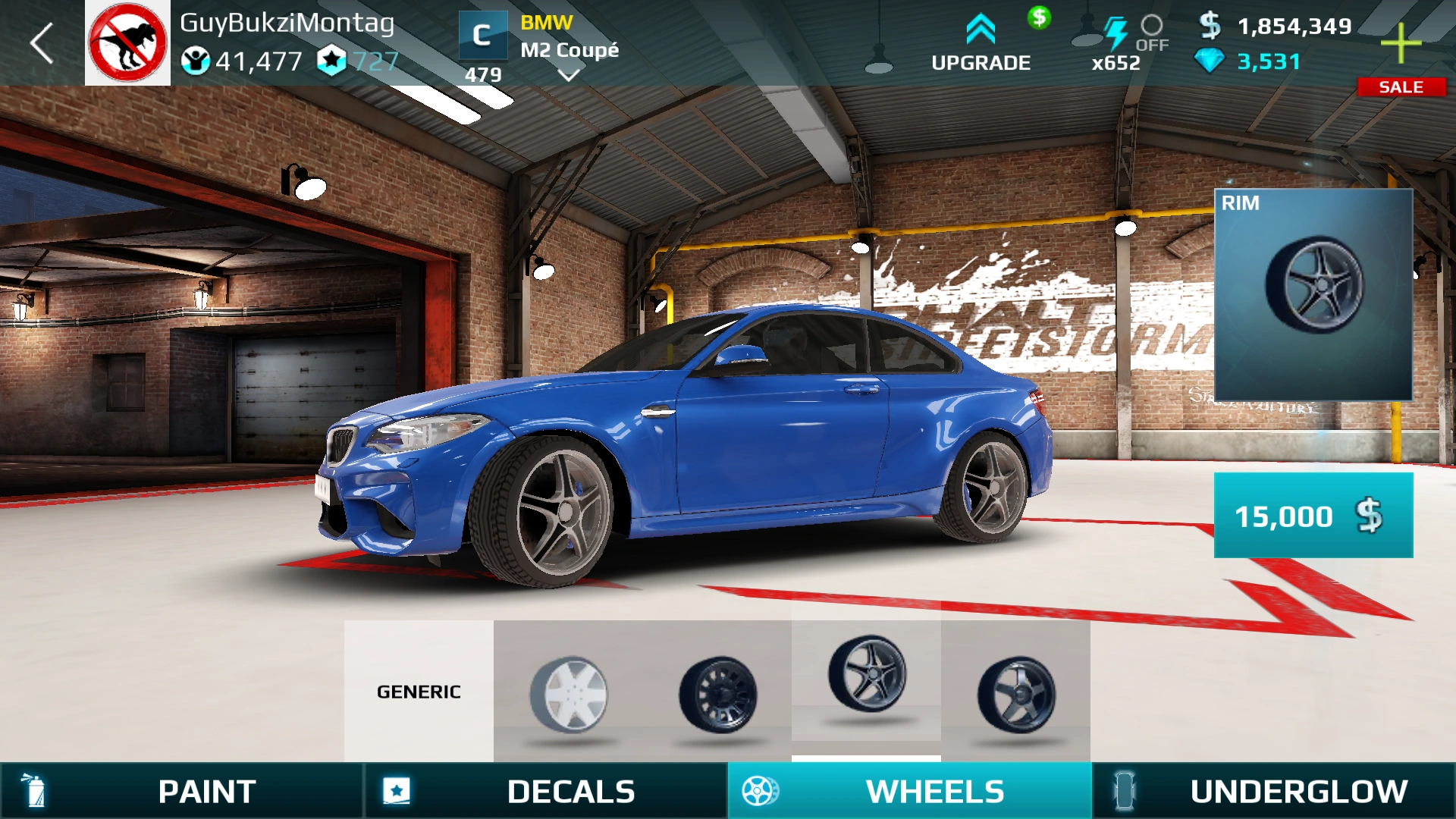Viewport: 1456px width, 819px height.
Task: Buy the rim for 15,000 dollars
Action: (1313, 516)
